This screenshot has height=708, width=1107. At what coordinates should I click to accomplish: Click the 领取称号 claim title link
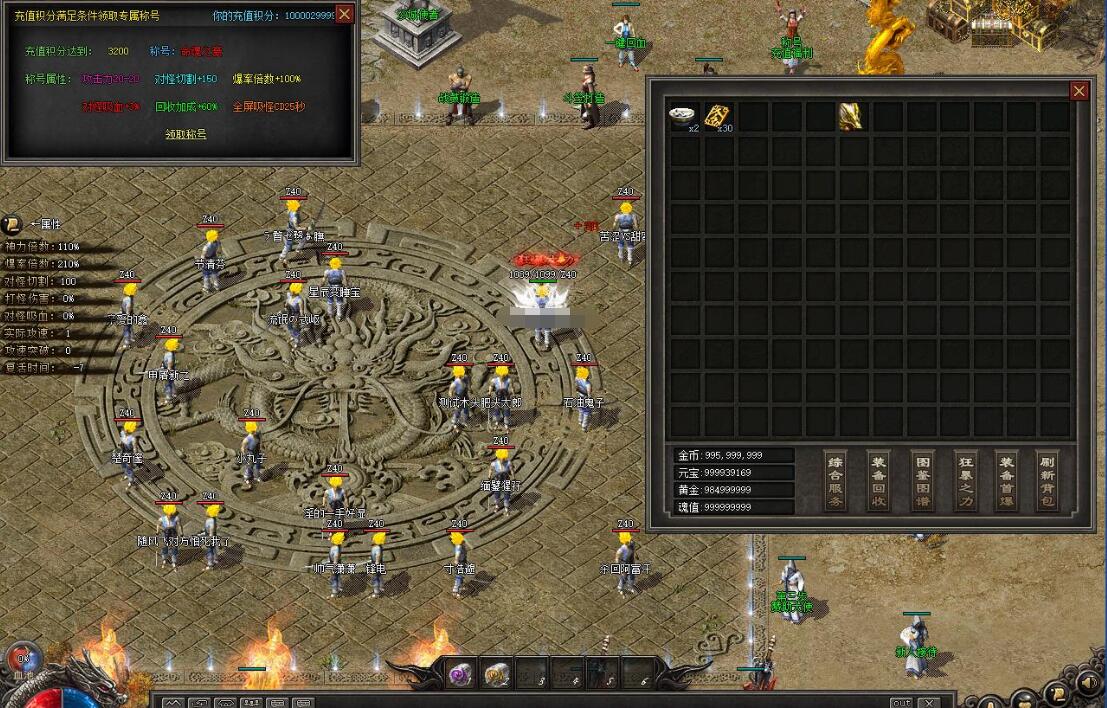coord(186,134)
